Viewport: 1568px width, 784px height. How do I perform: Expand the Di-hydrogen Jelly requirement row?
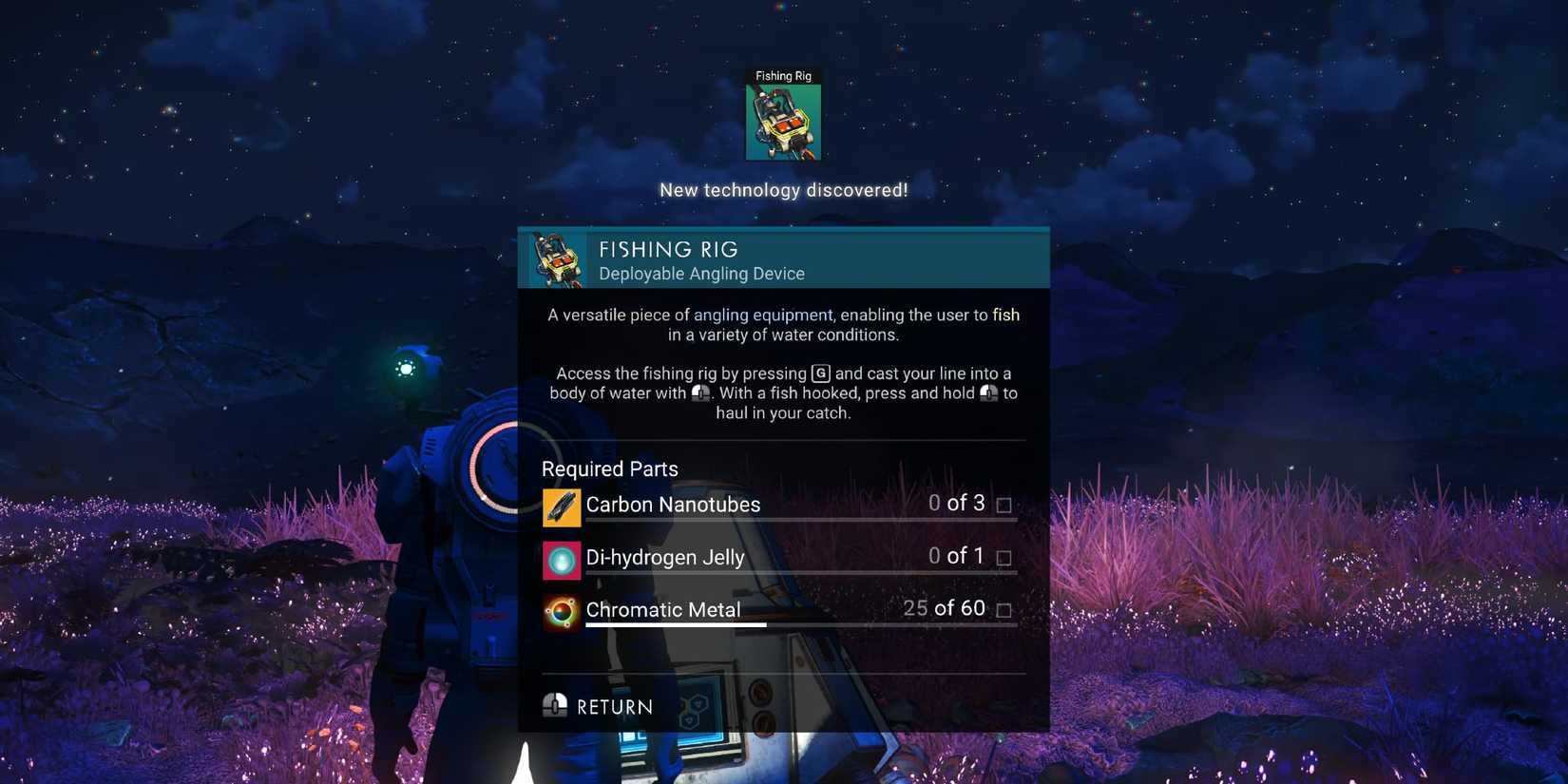(779, 560)
